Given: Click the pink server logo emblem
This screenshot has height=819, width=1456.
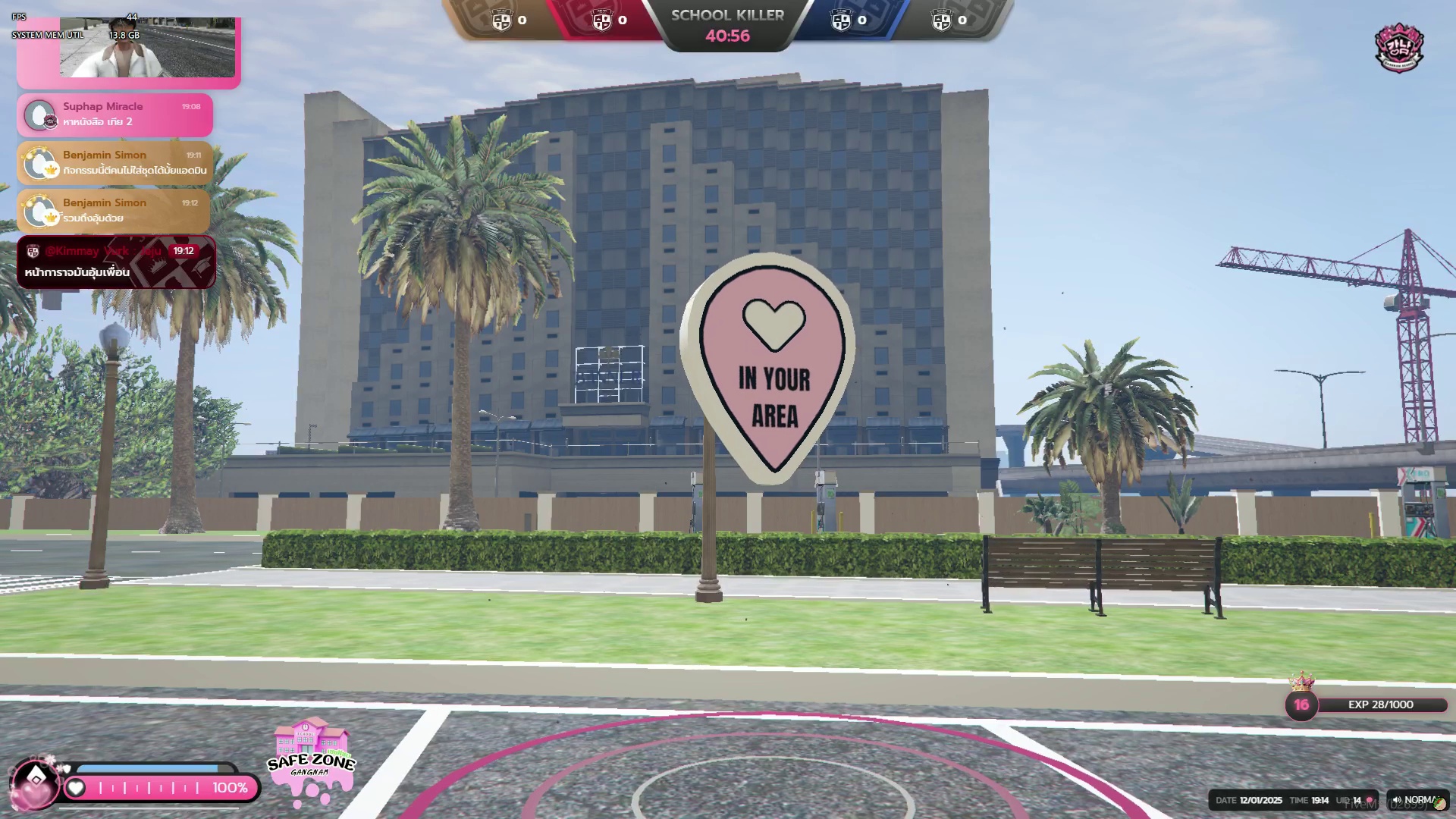Looking at the screenshot, I should 1399,48.
